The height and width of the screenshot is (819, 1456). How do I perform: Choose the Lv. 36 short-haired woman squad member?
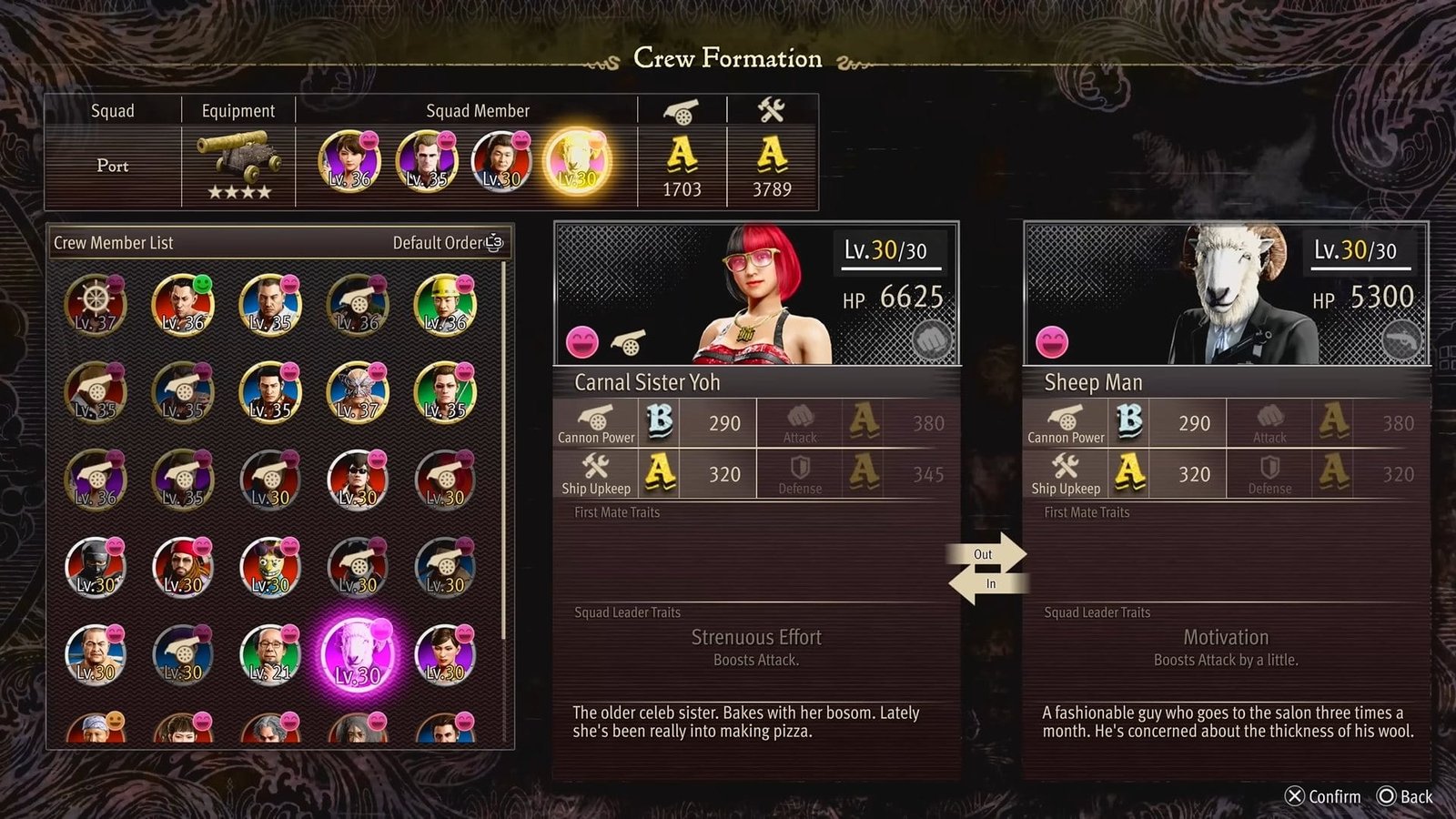pyautogui.click(x=349, y=161)
